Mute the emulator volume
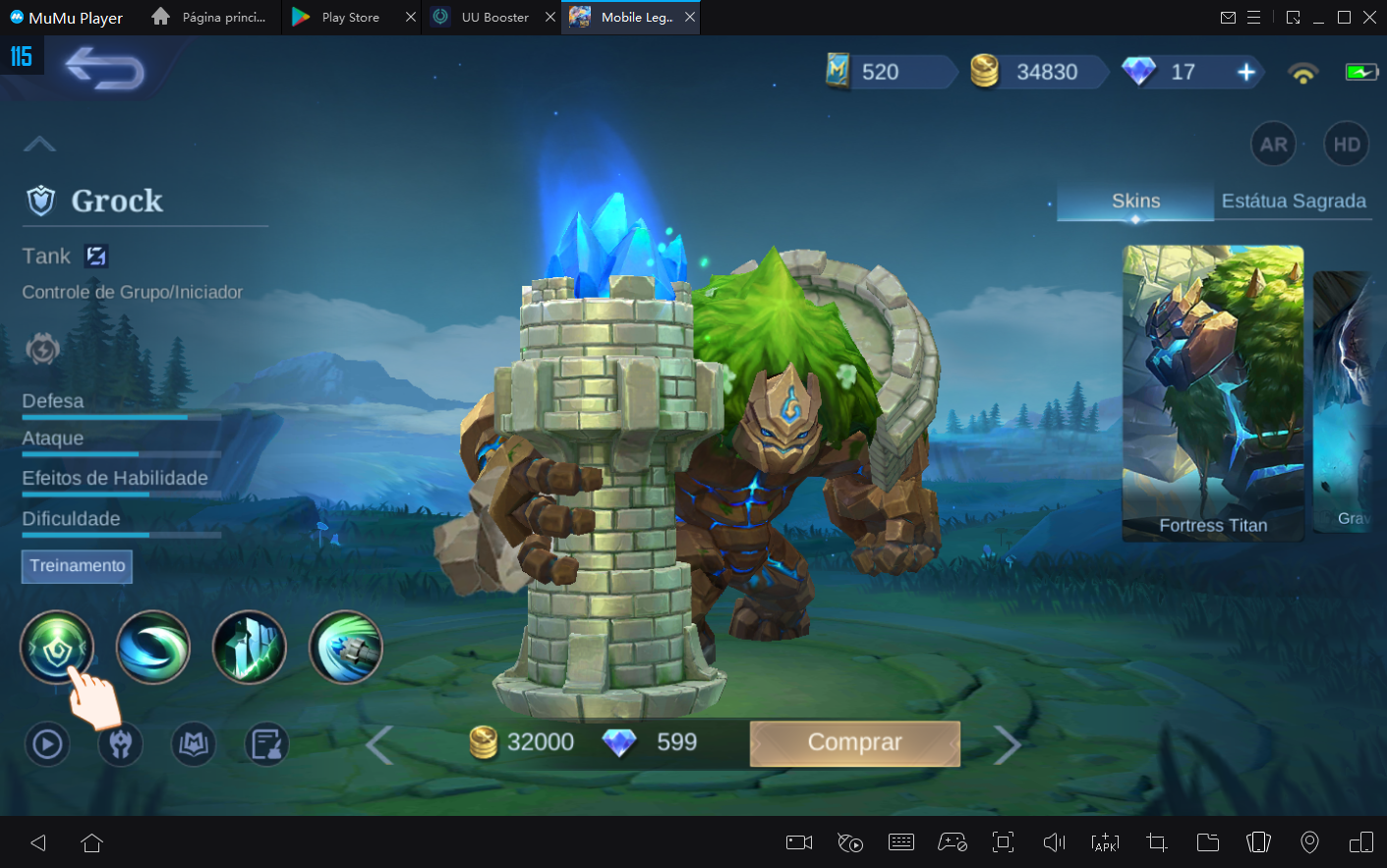The height and width of the screenshot is (868, 1387). [1053, 842]
